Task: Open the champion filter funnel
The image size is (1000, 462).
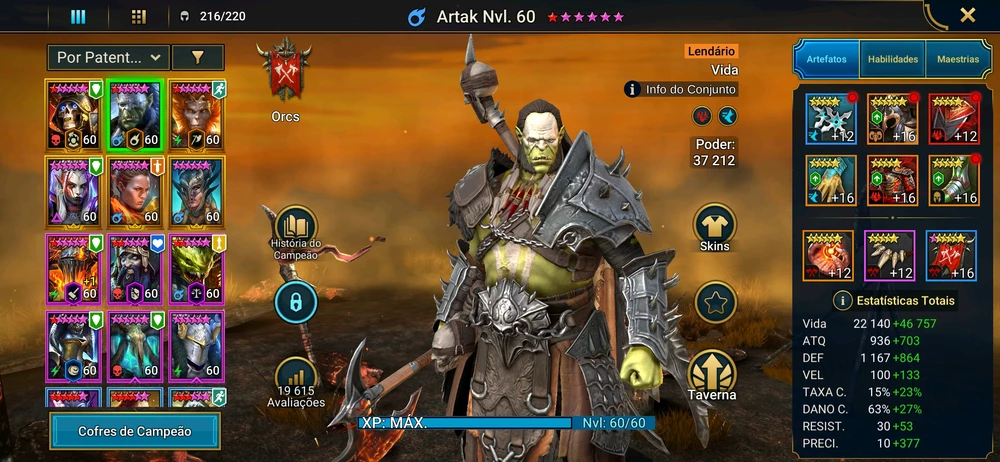Action: 197,58
